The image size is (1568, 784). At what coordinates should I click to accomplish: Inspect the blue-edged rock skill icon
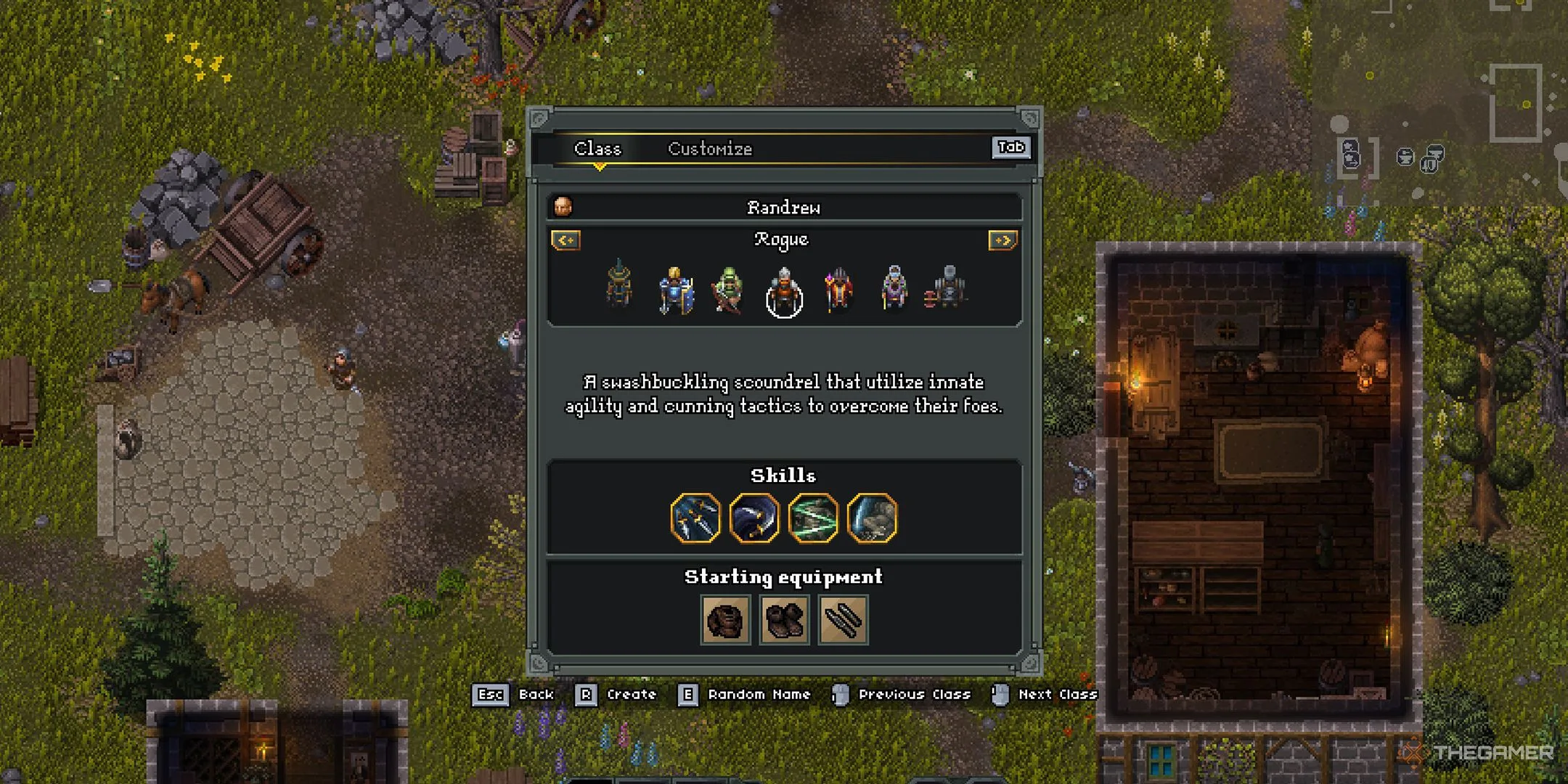pos(872,518)
